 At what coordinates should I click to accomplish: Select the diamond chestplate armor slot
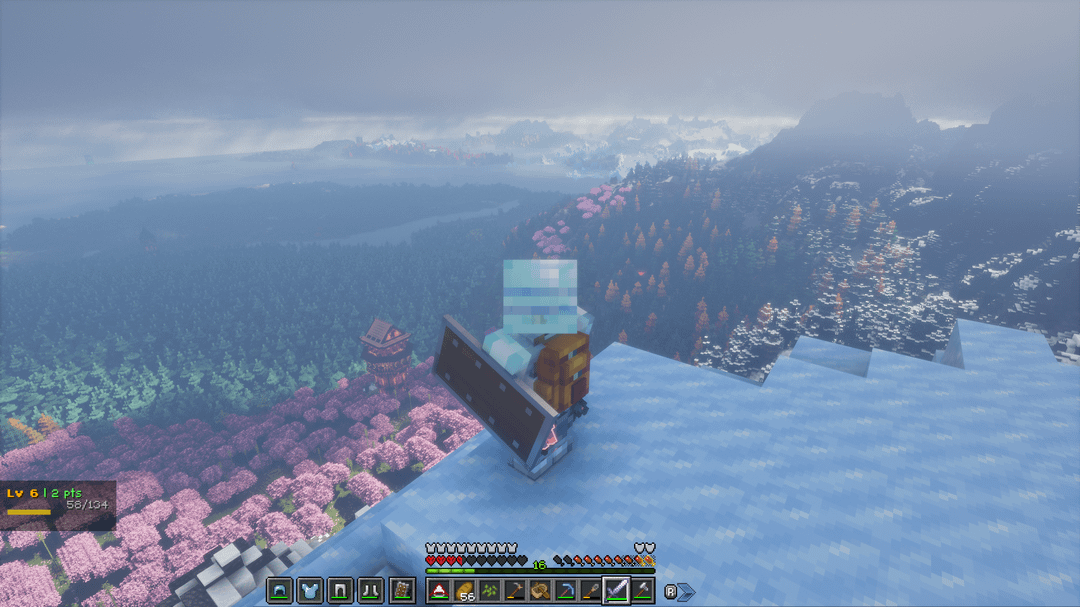click(309, 590)
